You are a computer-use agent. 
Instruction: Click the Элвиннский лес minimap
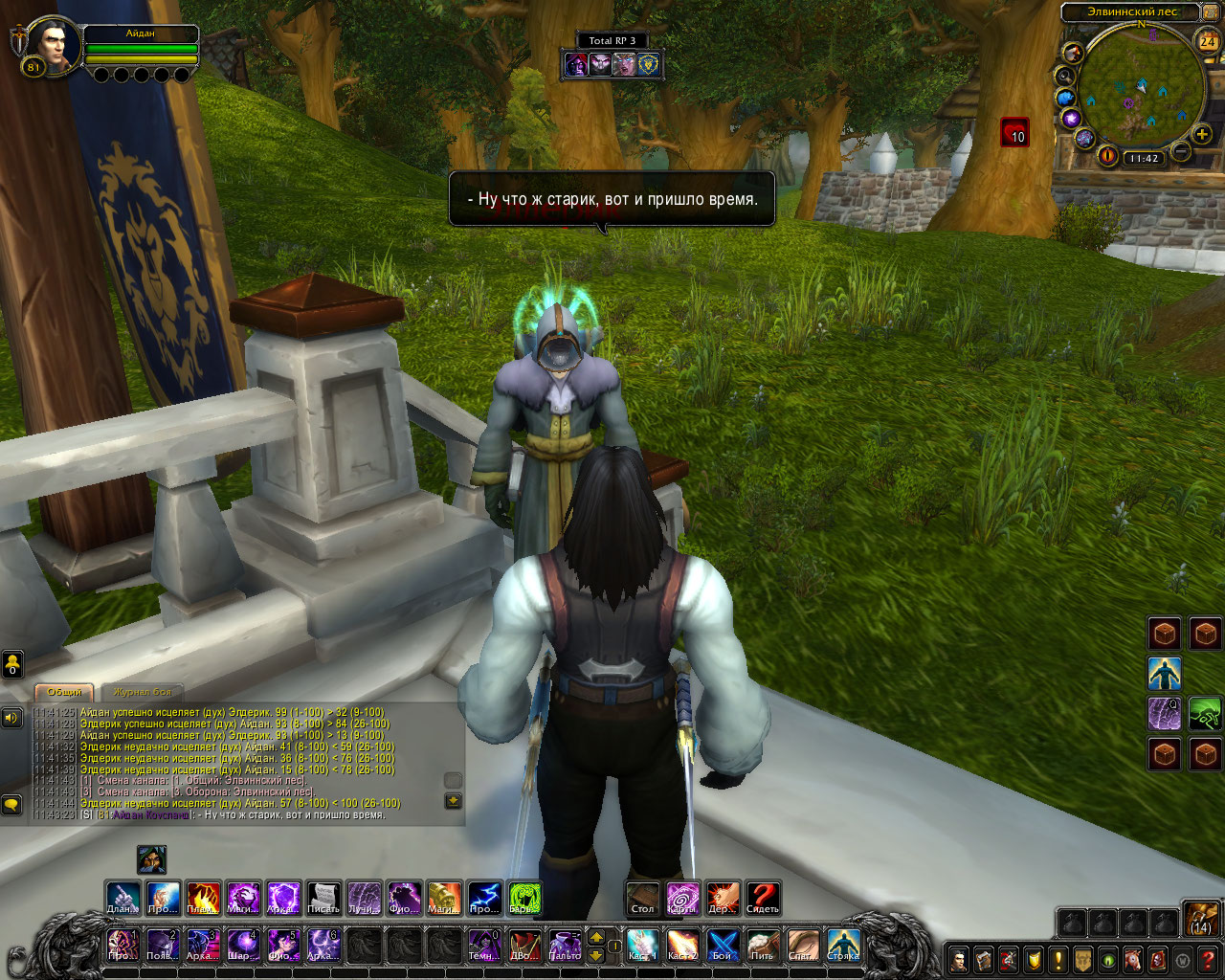pos(1139,91)
